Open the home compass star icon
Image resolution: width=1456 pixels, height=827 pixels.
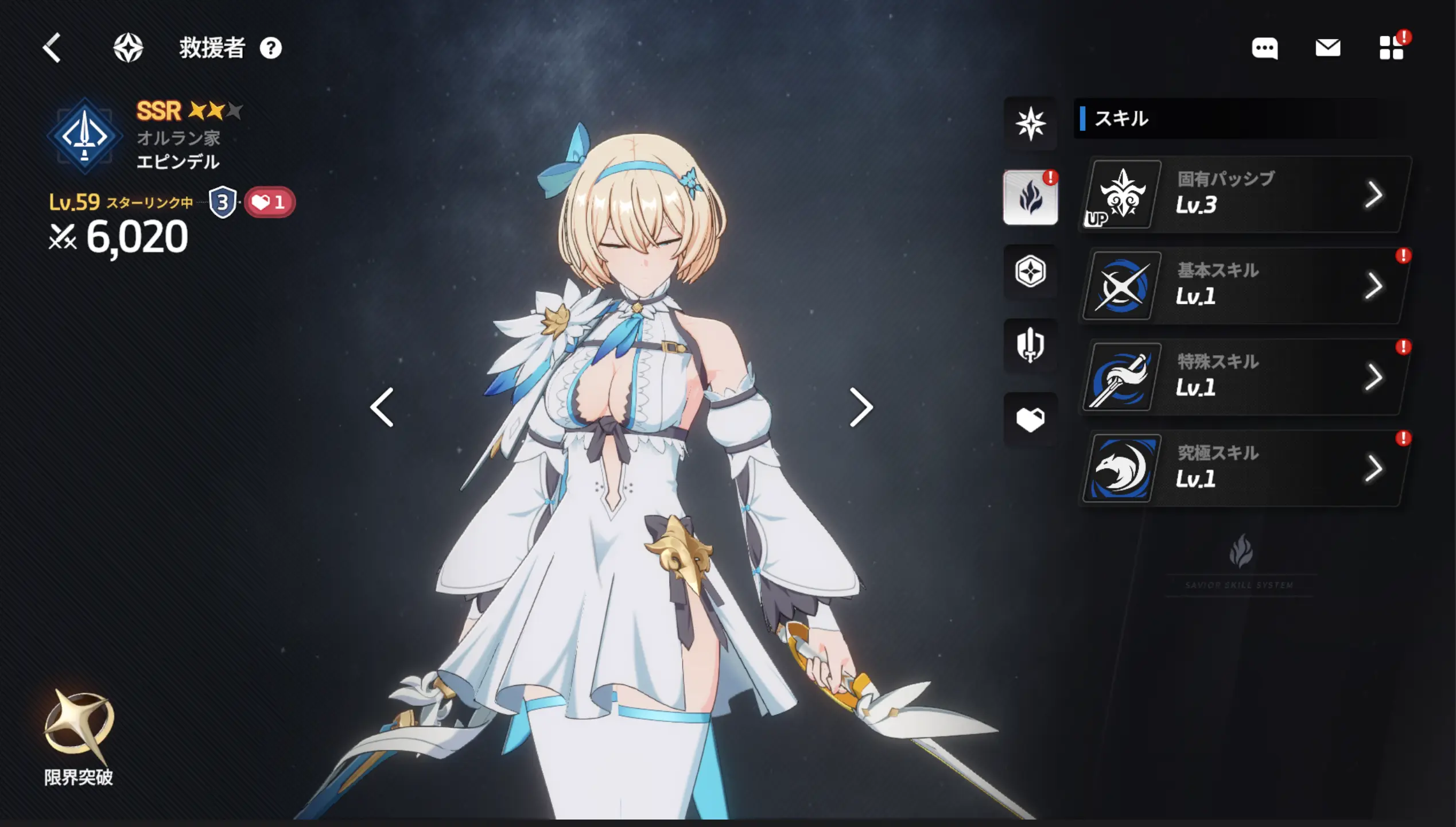(x=128, y=48)
